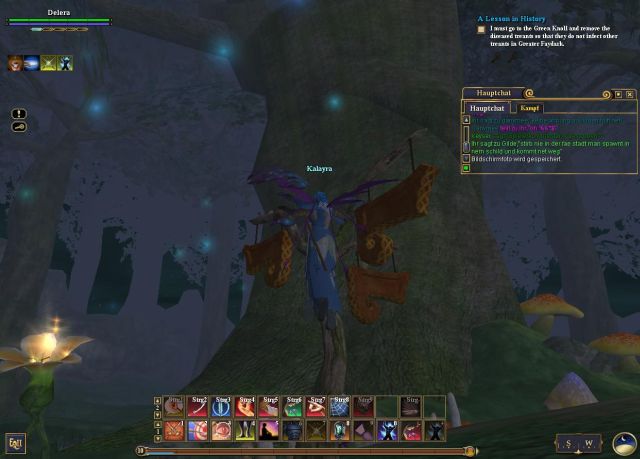This screenshot has width=640, height=459.
Task: Open the EQII menu button
Action: pyautogui.click(x=15, y=443)
